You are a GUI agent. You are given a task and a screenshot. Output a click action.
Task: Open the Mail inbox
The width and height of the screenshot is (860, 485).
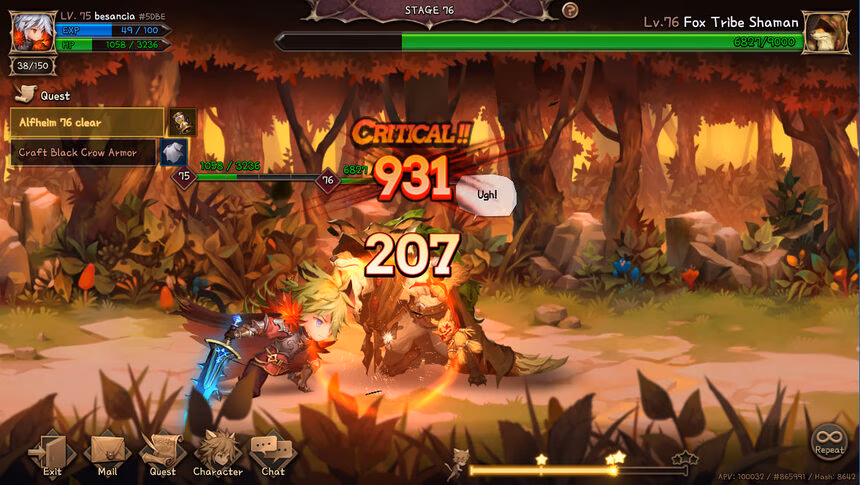pos(107,453)
